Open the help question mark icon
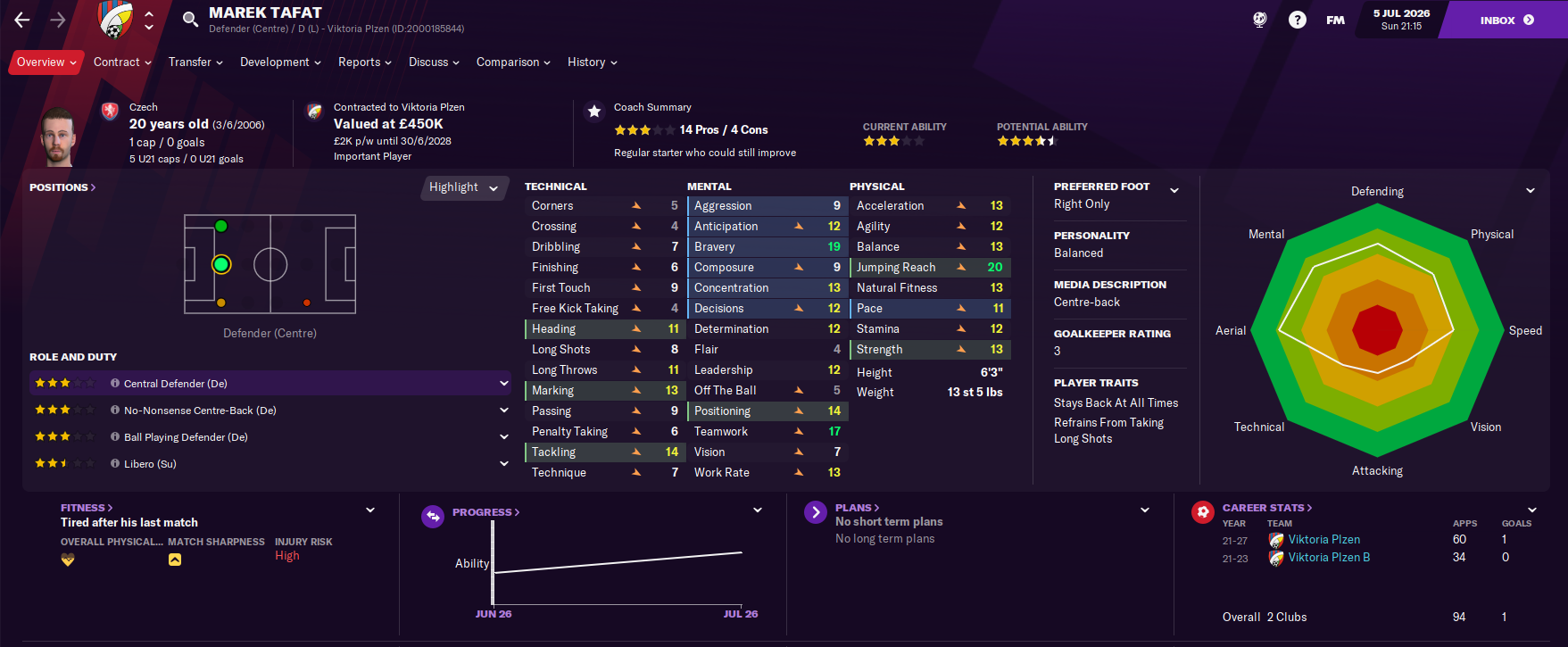This screenshot has width=1568, height=647. 1298,20
